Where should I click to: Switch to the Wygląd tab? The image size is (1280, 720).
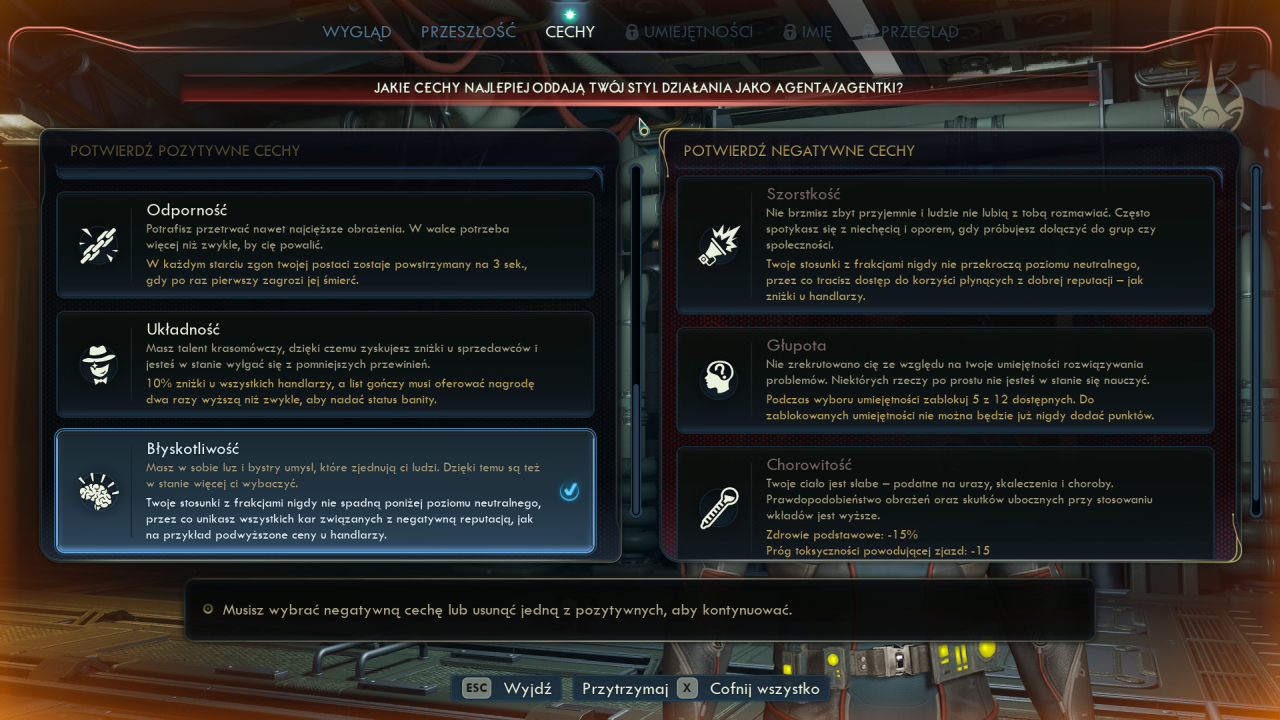pyautogui.click(x=356, y=32)
